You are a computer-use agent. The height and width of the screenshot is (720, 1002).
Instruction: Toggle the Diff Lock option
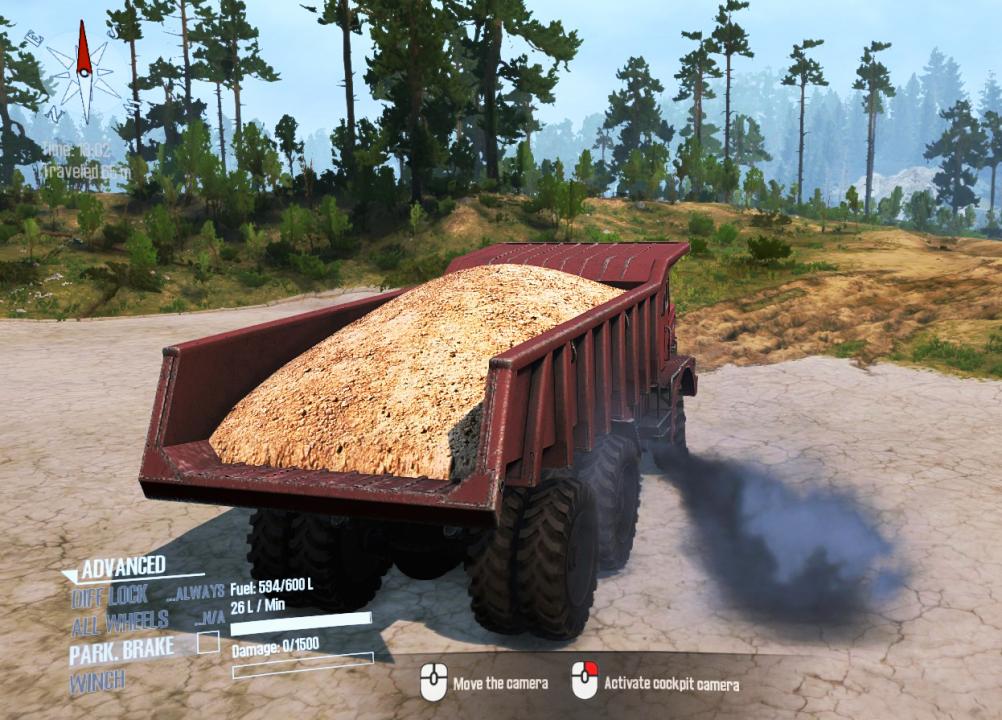coord(110,596)
